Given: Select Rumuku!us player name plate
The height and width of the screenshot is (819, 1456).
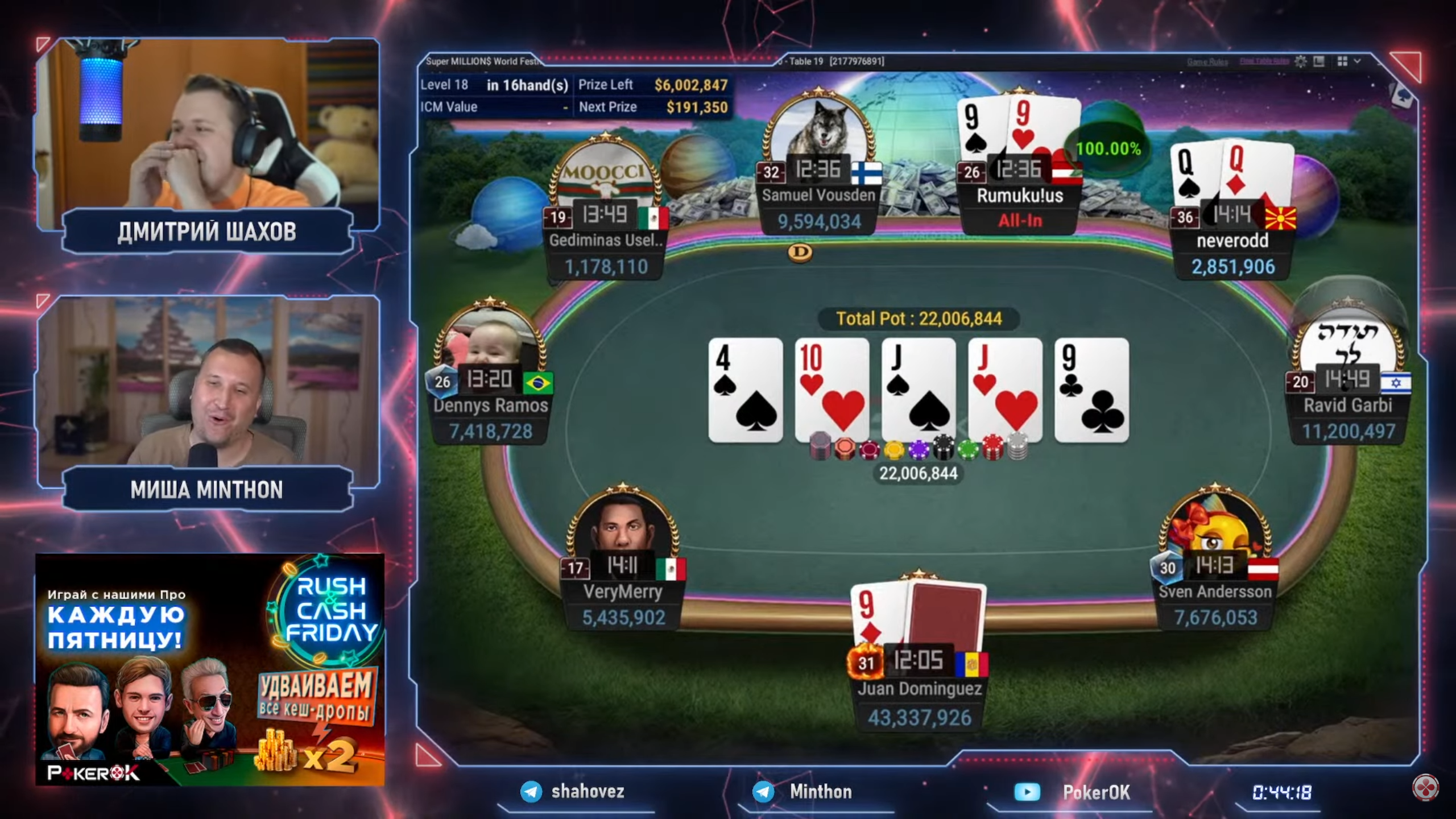Looking at the screenshot, I should (1020, 196).
